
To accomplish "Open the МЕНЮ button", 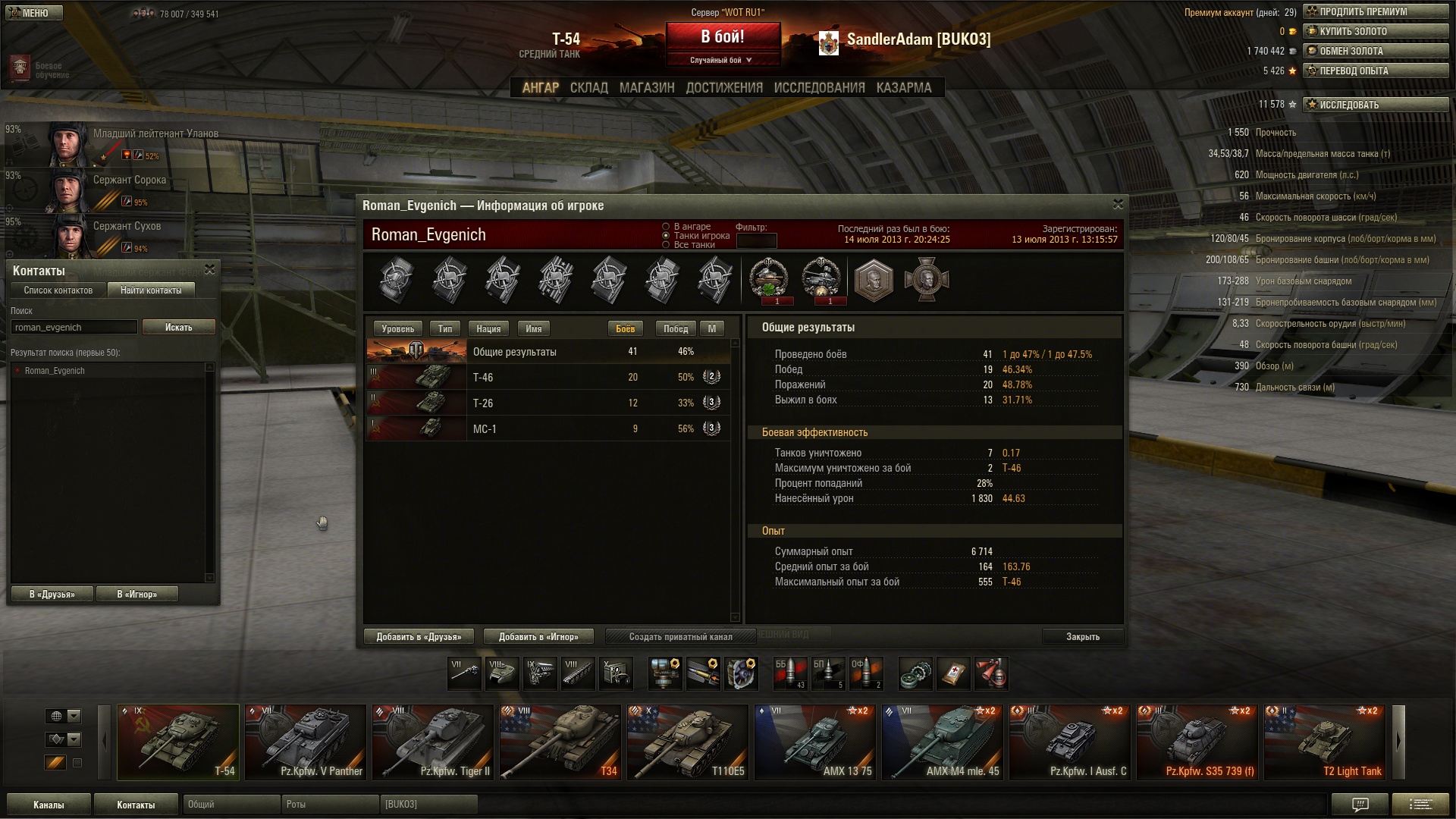I will [x=34, y=13].
